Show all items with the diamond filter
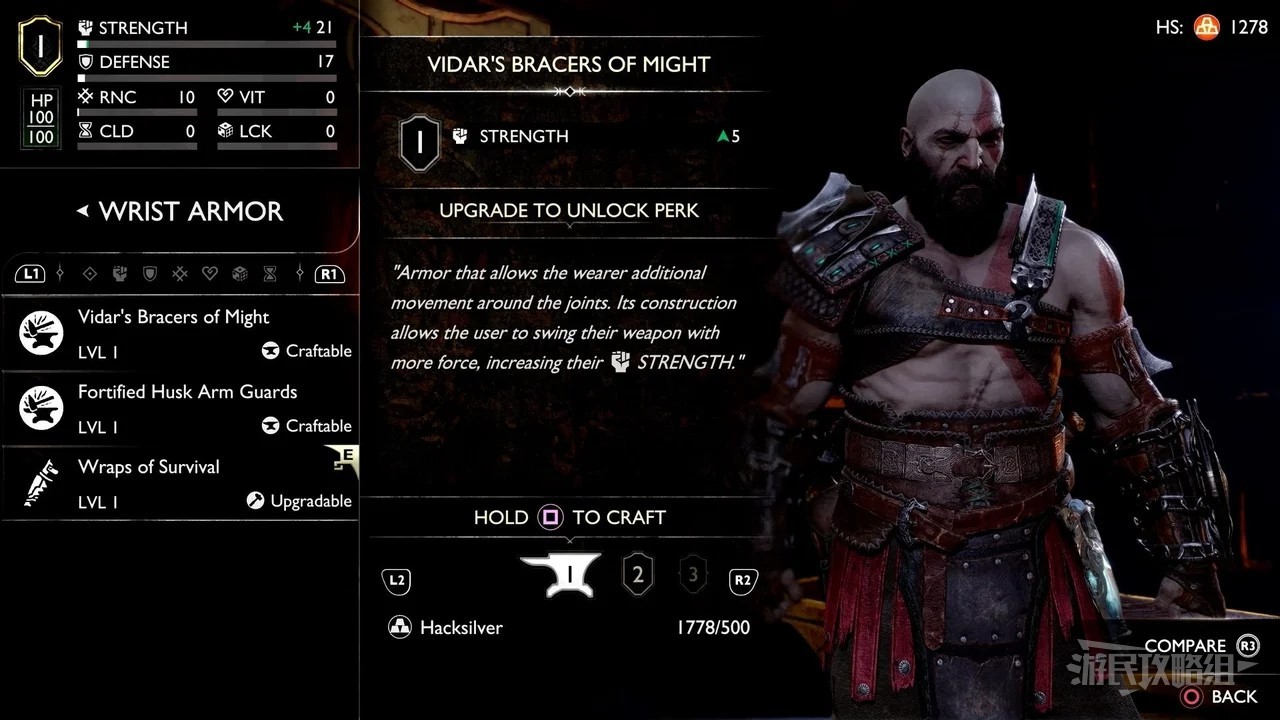Image resolution: width=1280 pixels, height=720 pixels. point(90,273)
